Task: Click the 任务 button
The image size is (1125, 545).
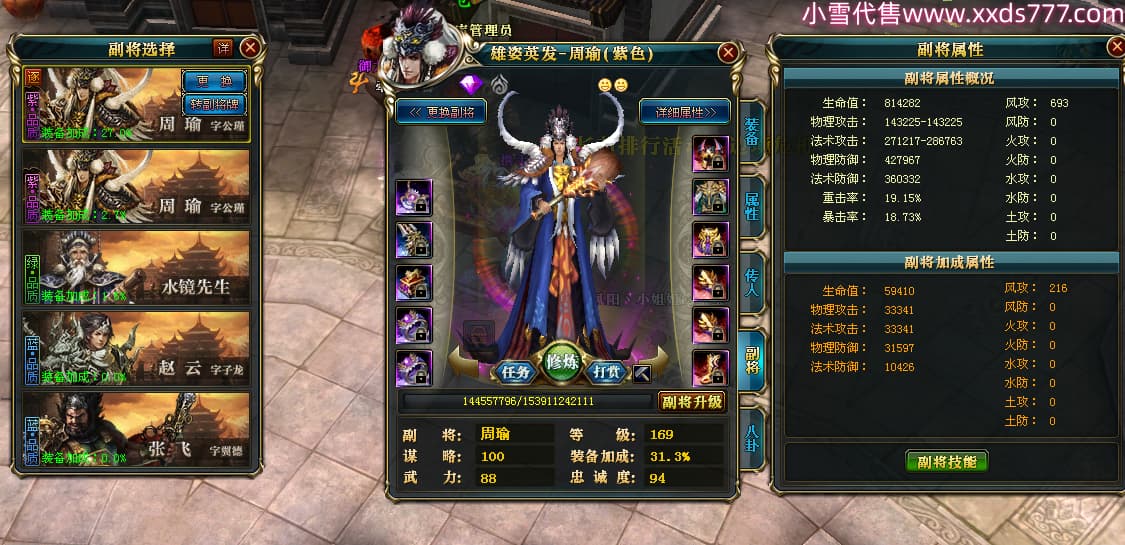Action: 515,372
